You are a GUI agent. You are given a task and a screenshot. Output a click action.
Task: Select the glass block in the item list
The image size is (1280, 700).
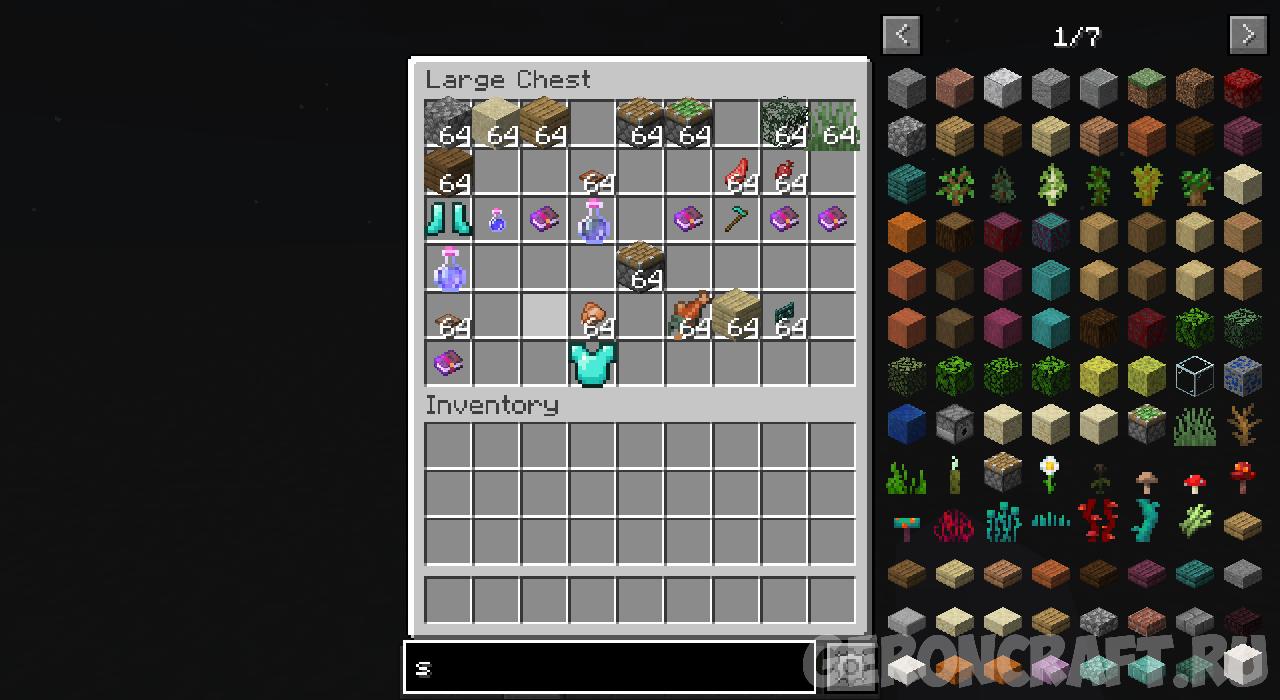(1194, 376)
